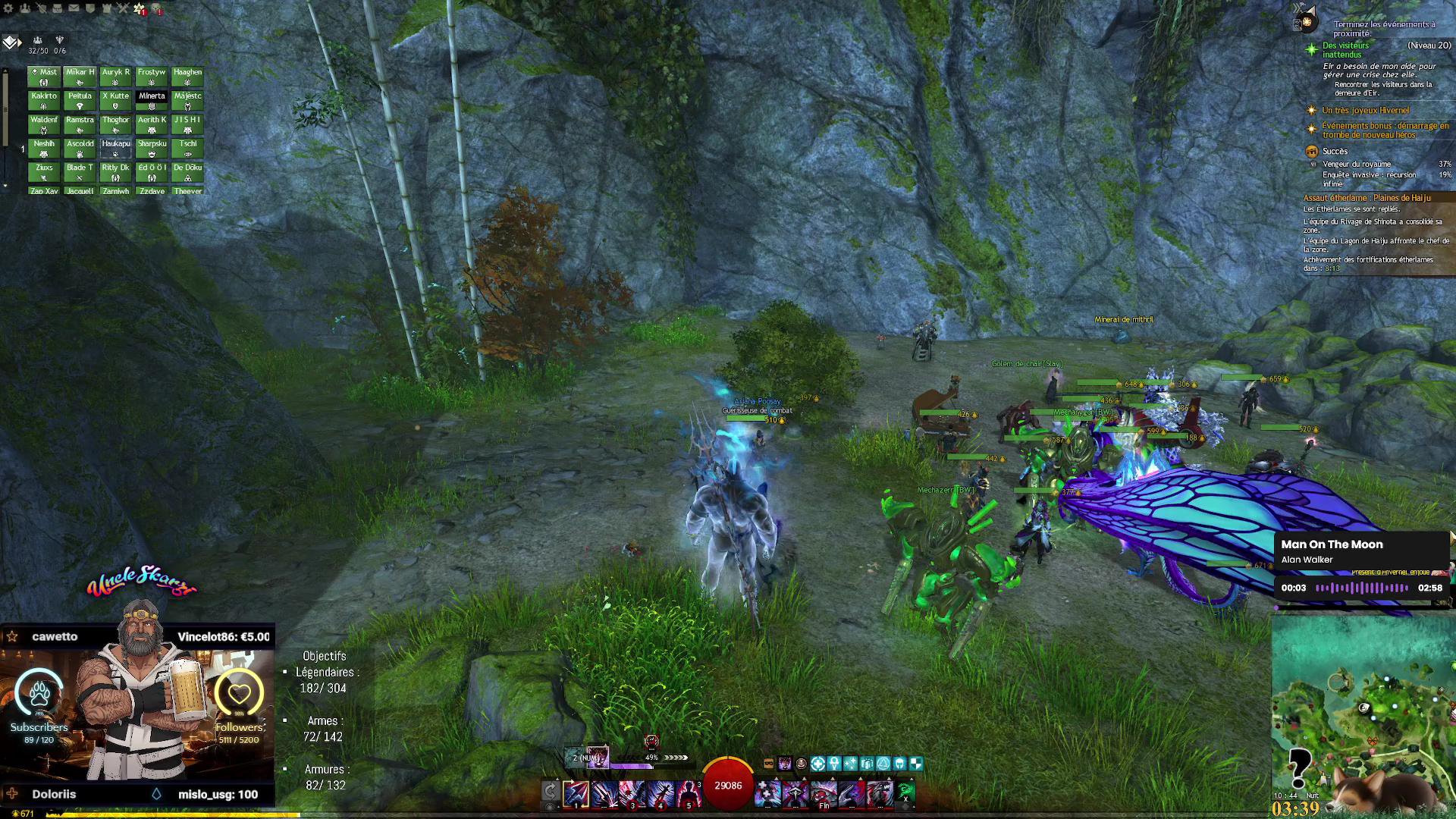
Task: Open the squad commander panel icon
Action: point(11,42)
